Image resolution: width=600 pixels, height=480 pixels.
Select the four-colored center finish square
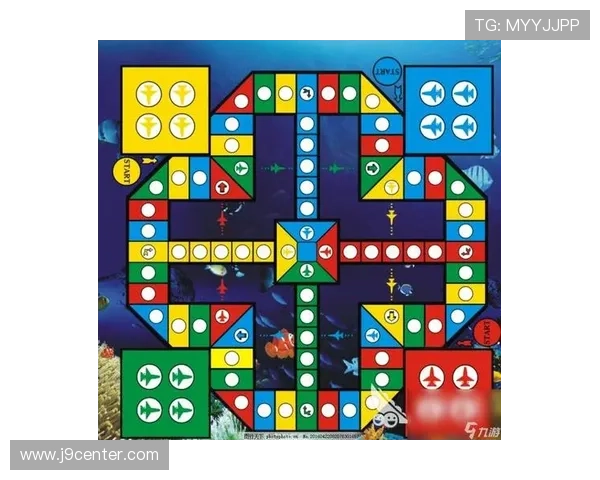pos(307,251)
